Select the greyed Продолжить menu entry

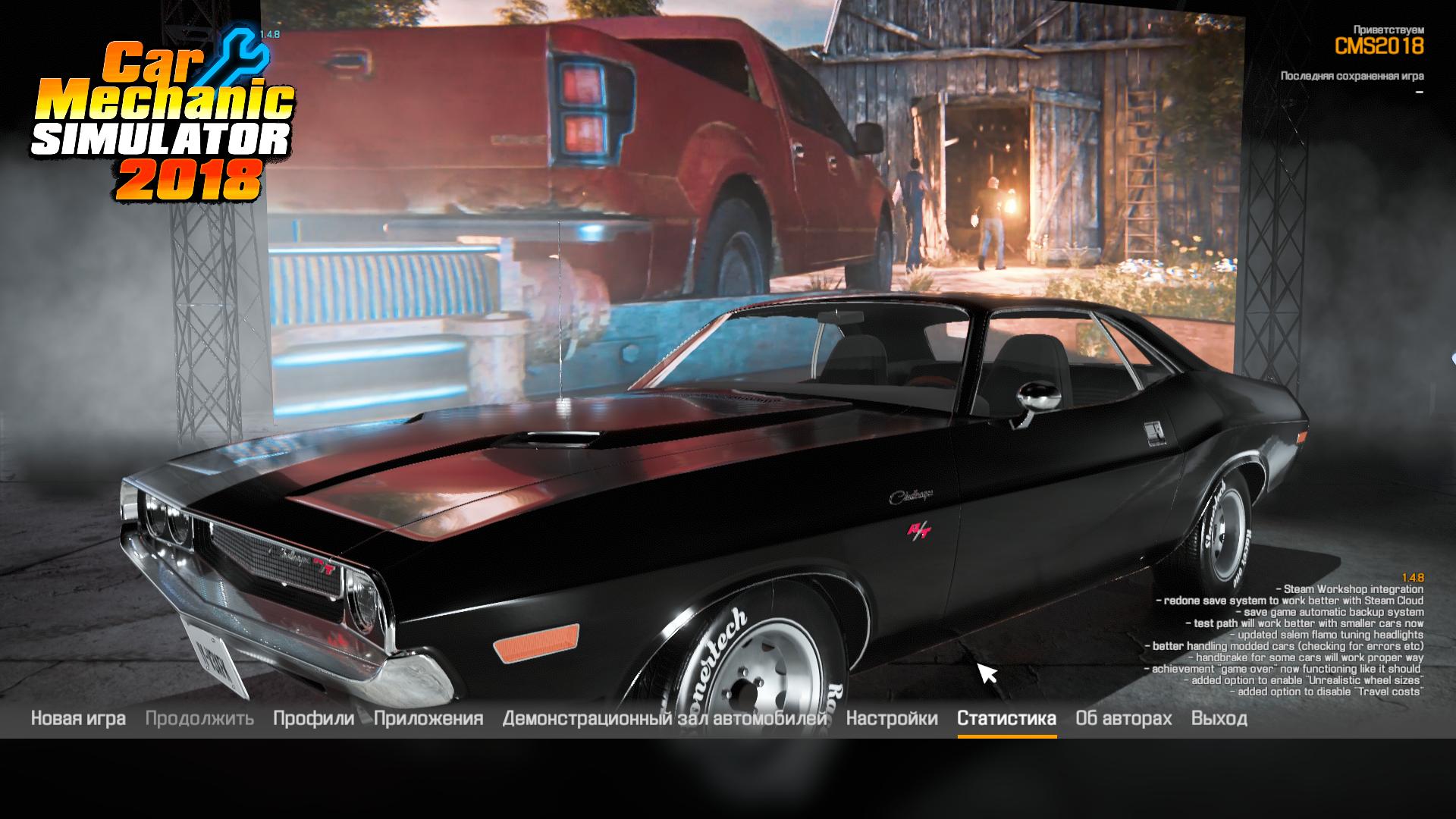[199, 718]
